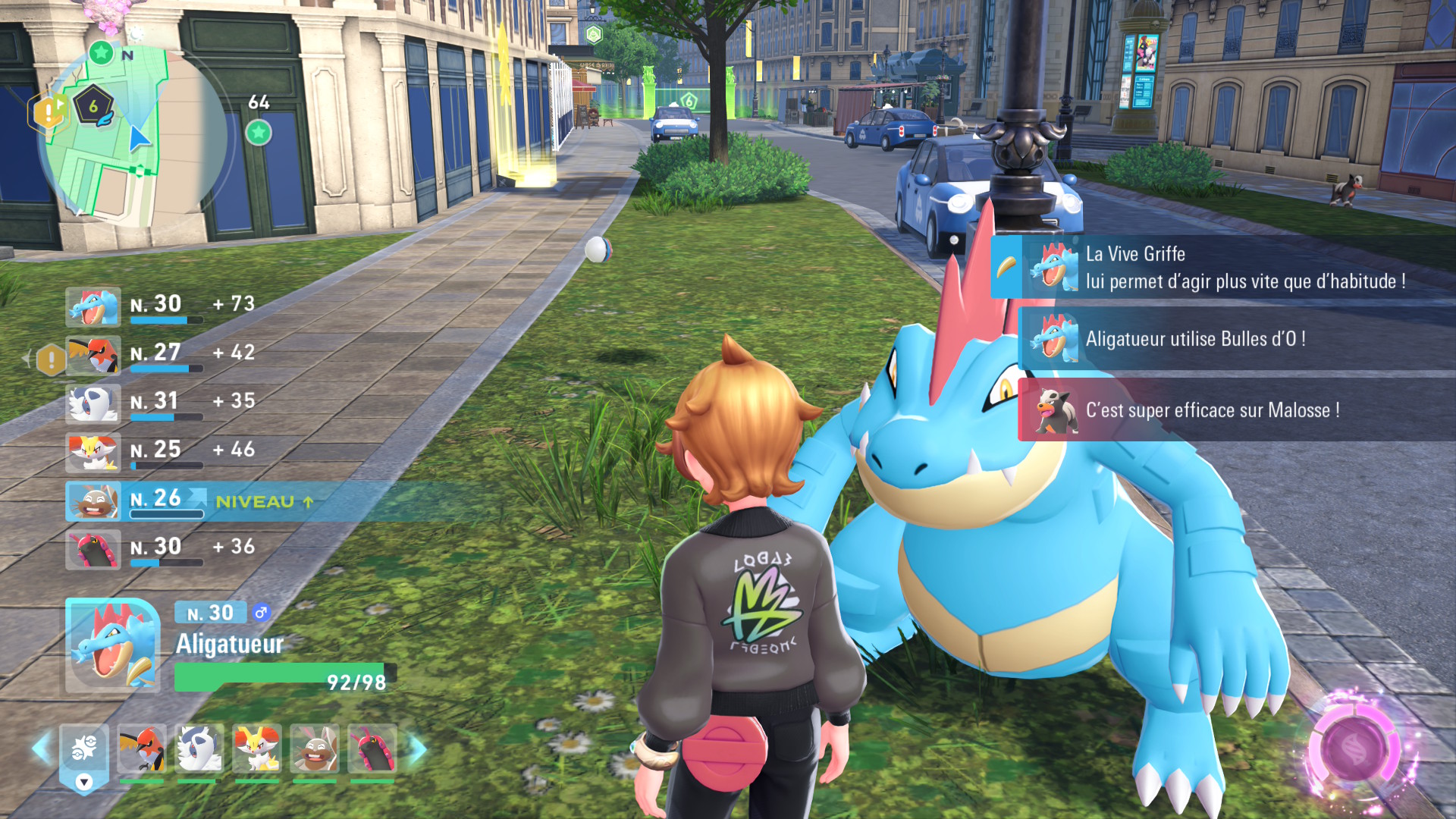Click the yellow alert badge beside Talonflame's row
1456x819 pixels.
click(x=51, y=359)
